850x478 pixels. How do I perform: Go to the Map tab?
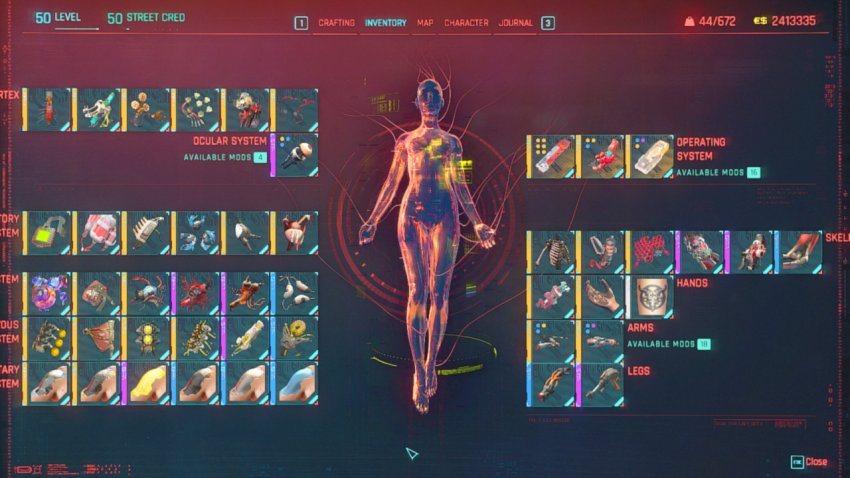425,22
